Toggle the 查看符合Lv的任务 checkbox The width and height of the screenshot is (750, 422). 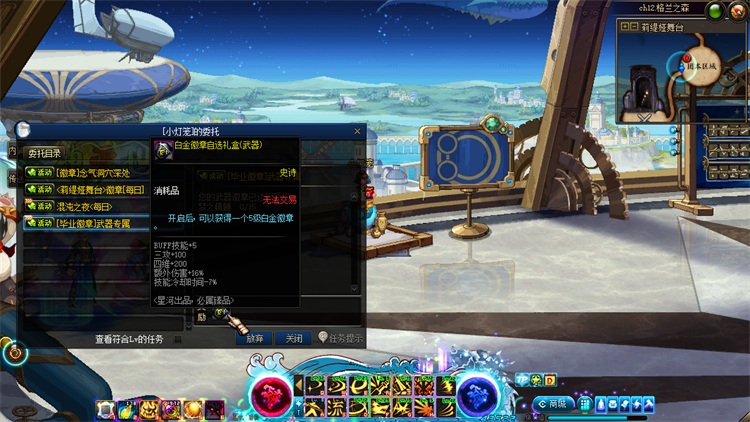tap(178, 339)
